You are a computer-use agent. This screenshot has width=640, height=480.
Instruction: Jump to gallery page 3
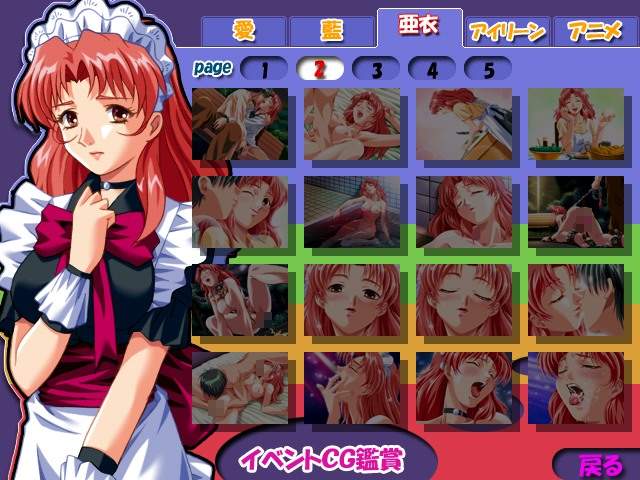click(376, 69)
